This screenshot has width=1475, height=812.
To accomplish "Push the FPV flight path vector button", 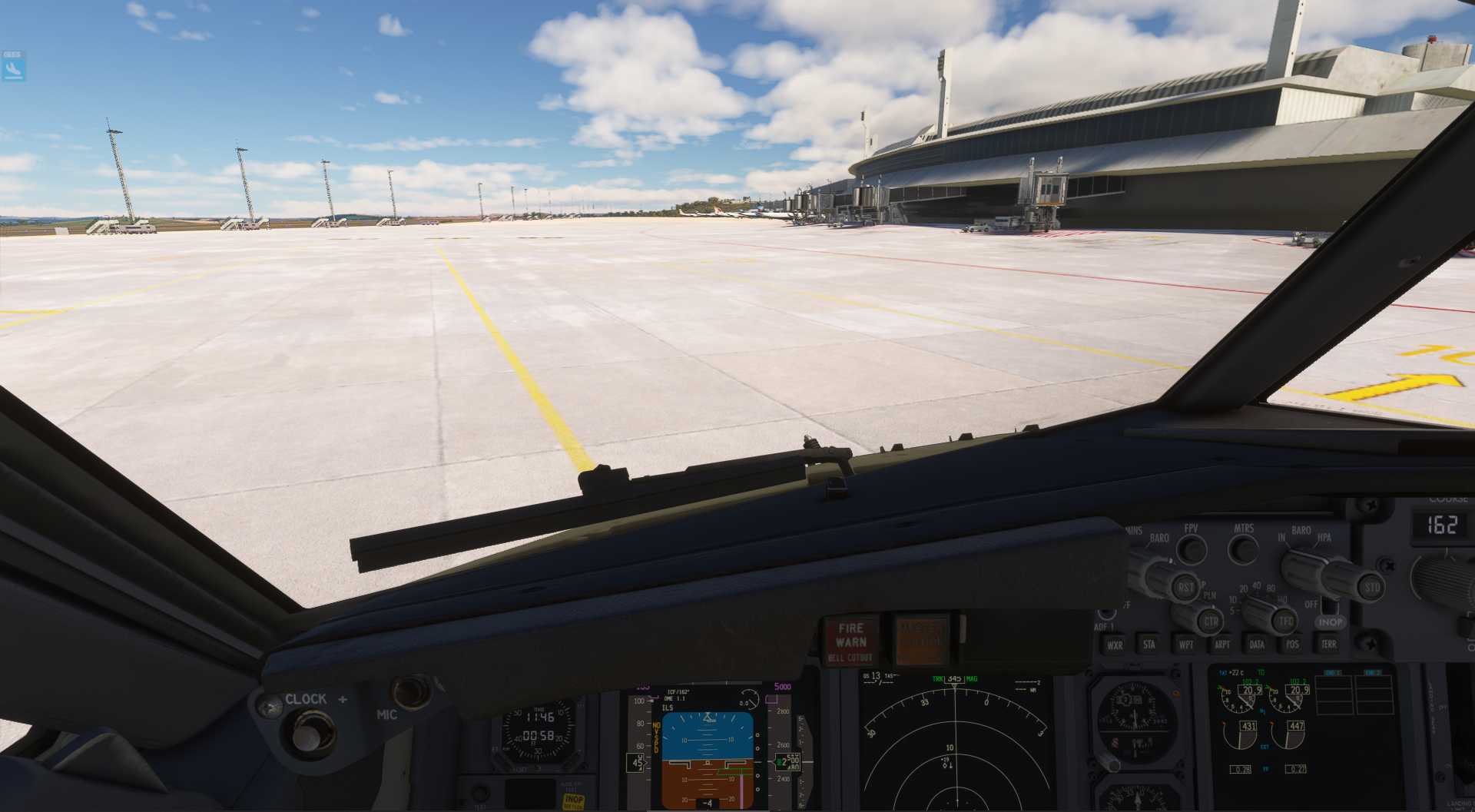I will pyautogui.click(x=1192, y=549).
